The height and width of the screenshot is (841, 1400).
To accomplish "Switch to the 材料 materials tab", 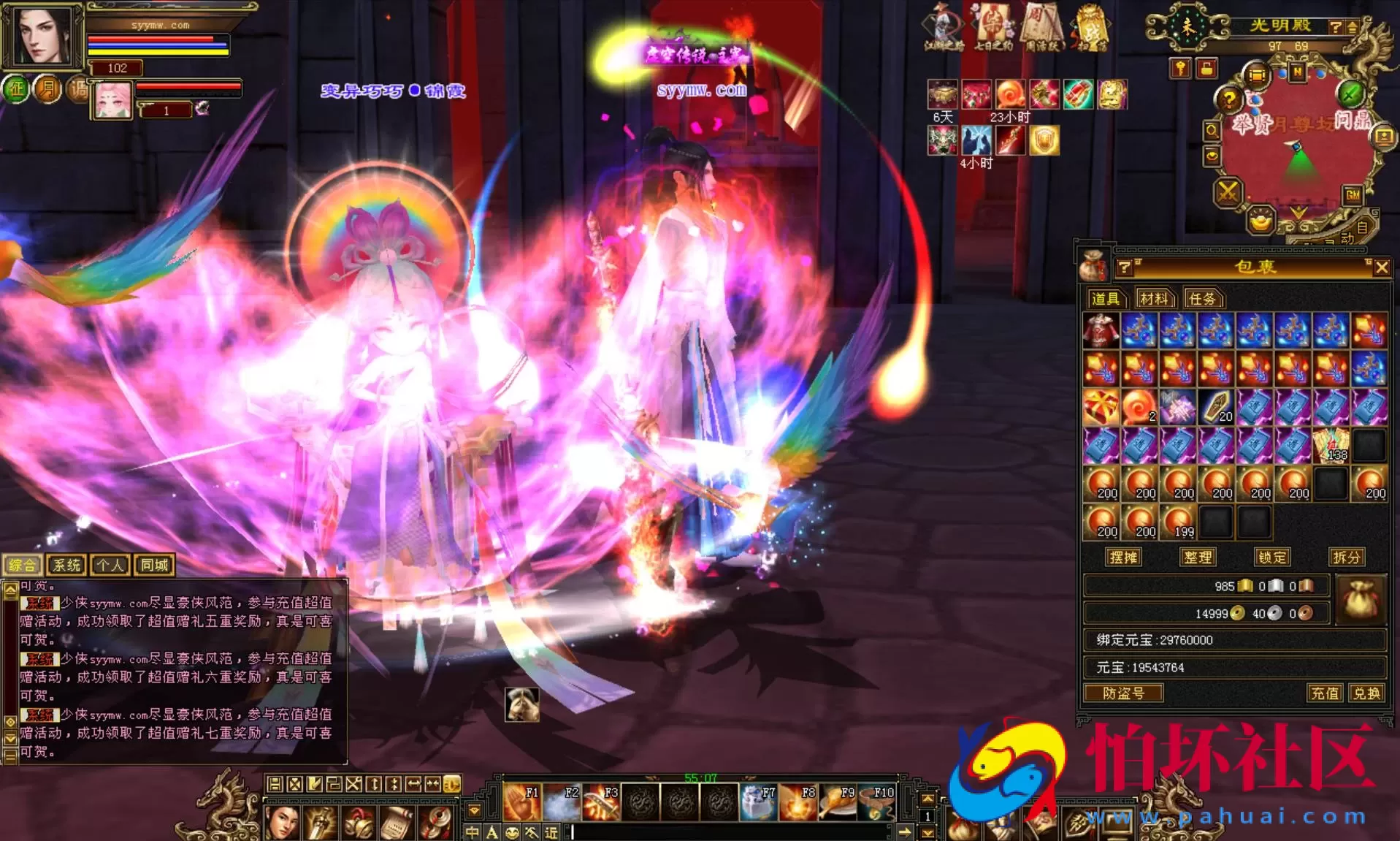I will (x=1154, y=298).
